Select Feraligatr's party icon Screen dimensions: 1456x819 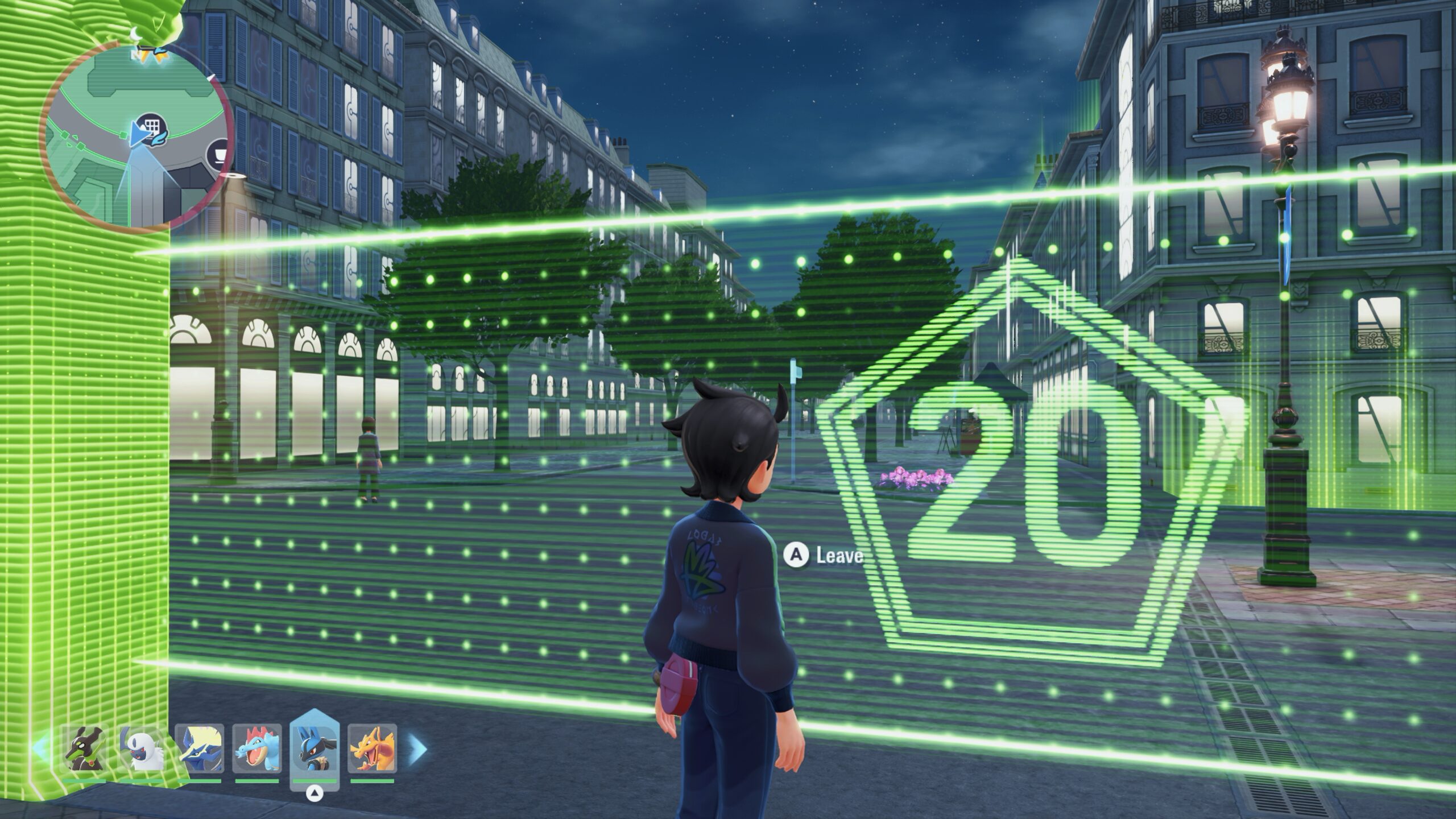[x=258, y=748]
